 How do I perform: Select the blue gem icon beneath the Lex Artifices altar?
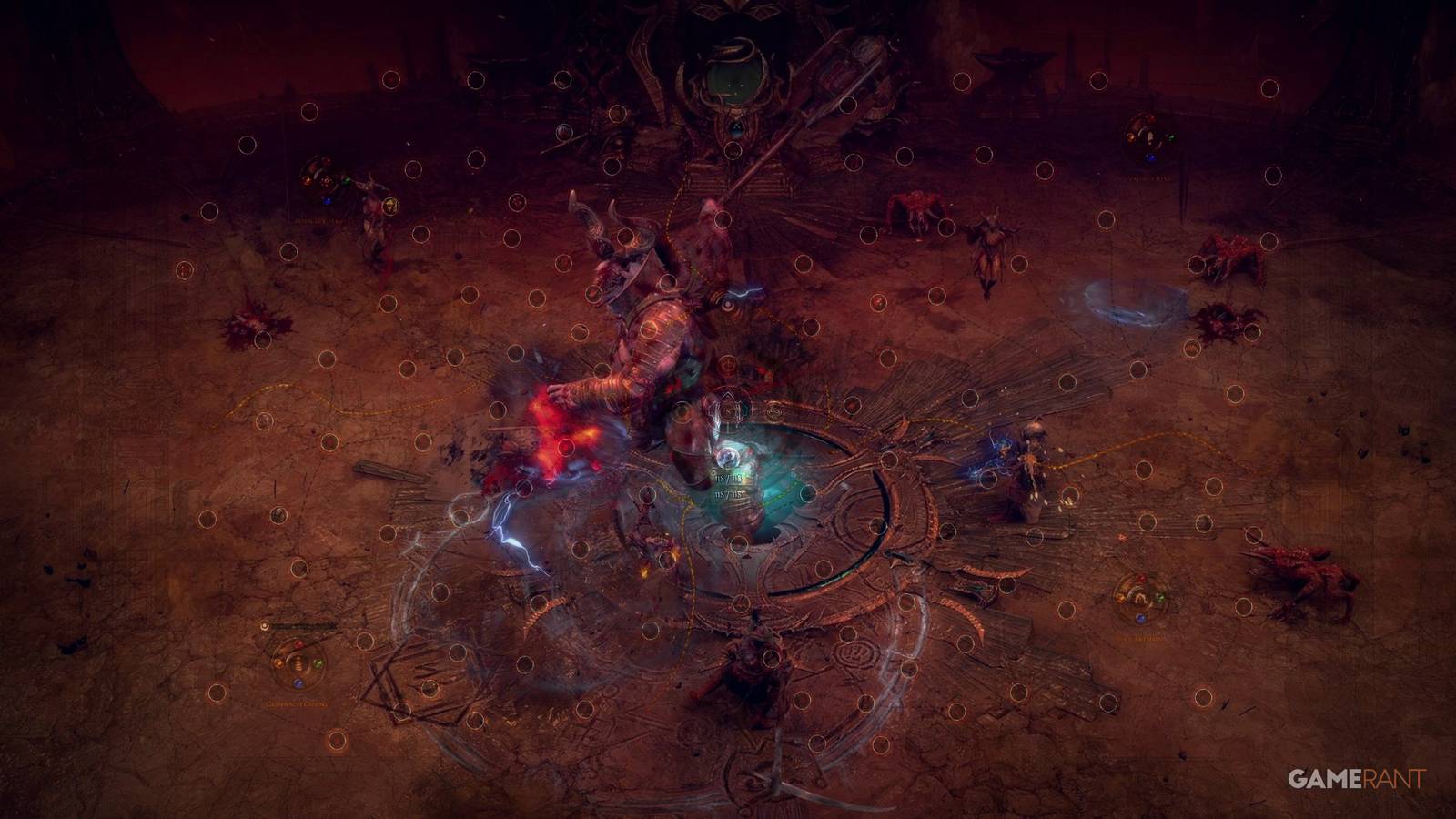click(x=1140, y=619)
